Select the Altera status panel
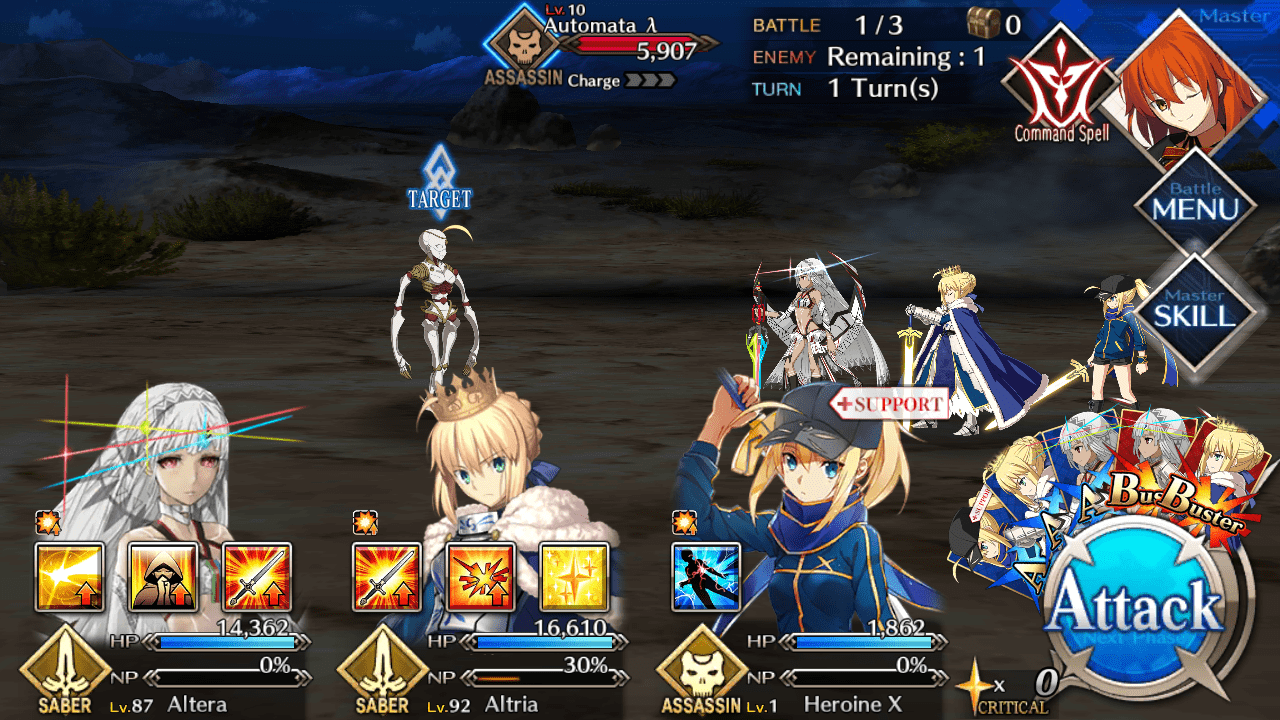 tap(165, 665)
